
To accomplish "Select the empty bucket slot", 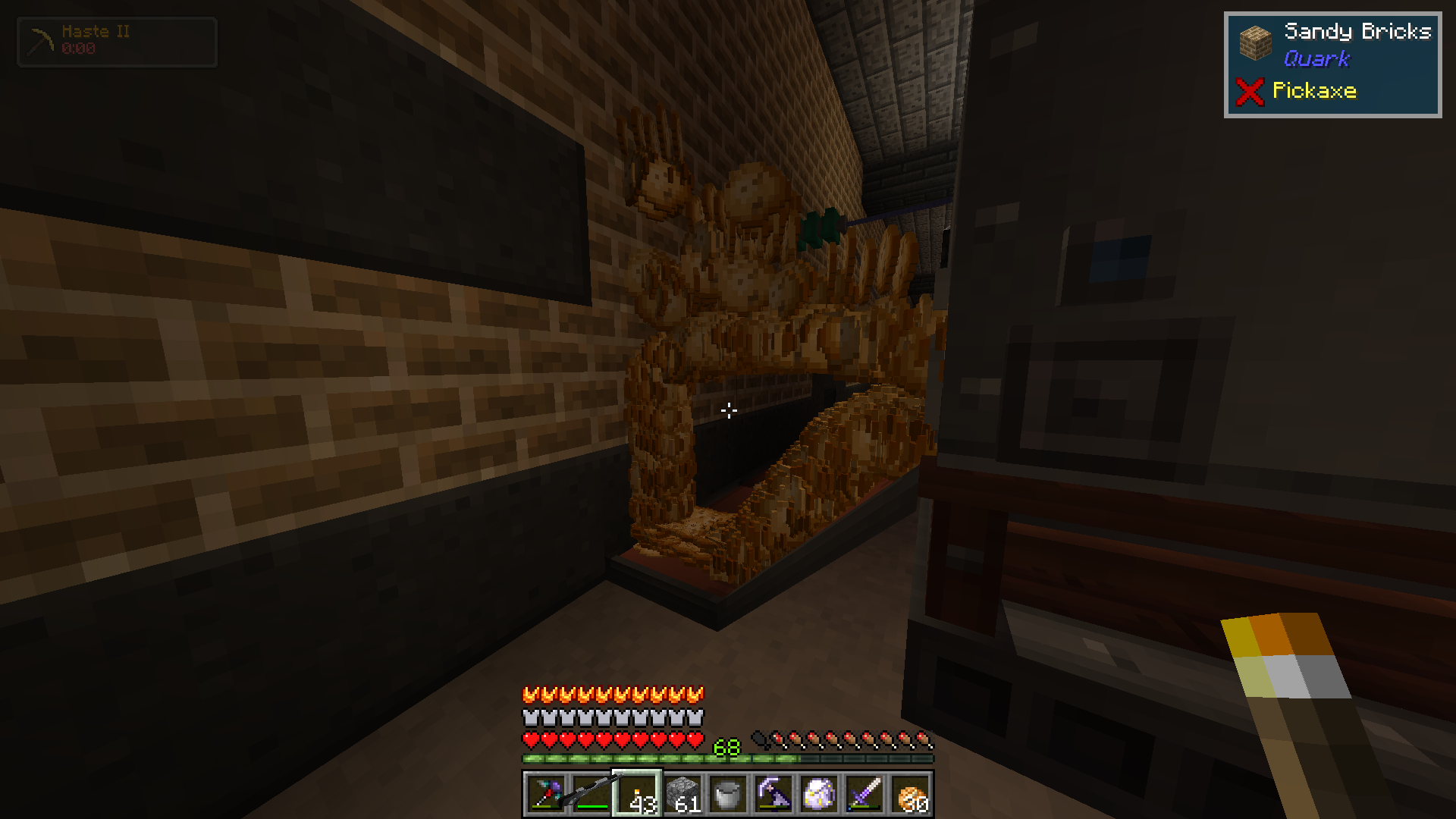I will [728, 794].
